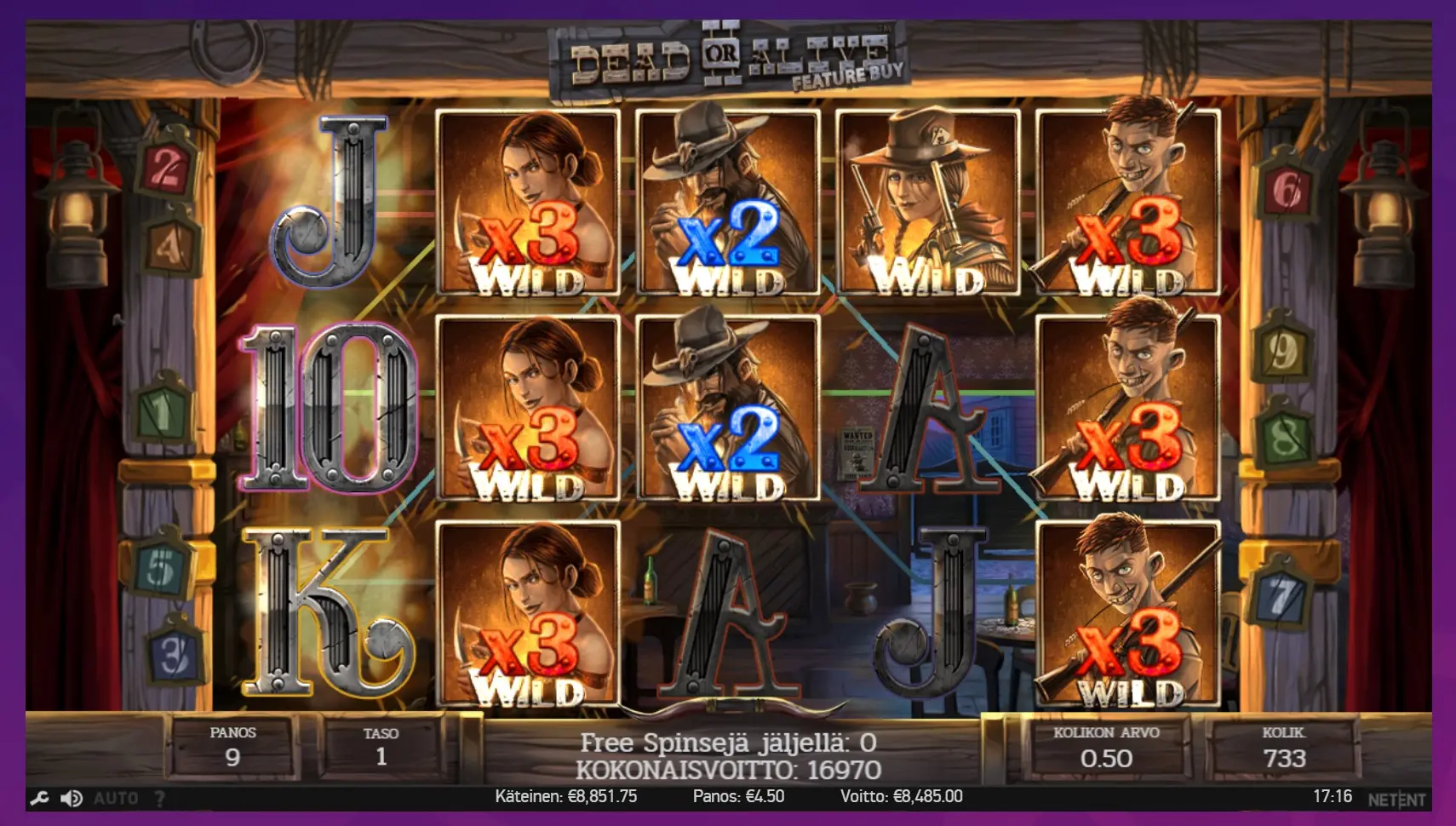Select payline marker number 8

click(x=1284, y=436)
